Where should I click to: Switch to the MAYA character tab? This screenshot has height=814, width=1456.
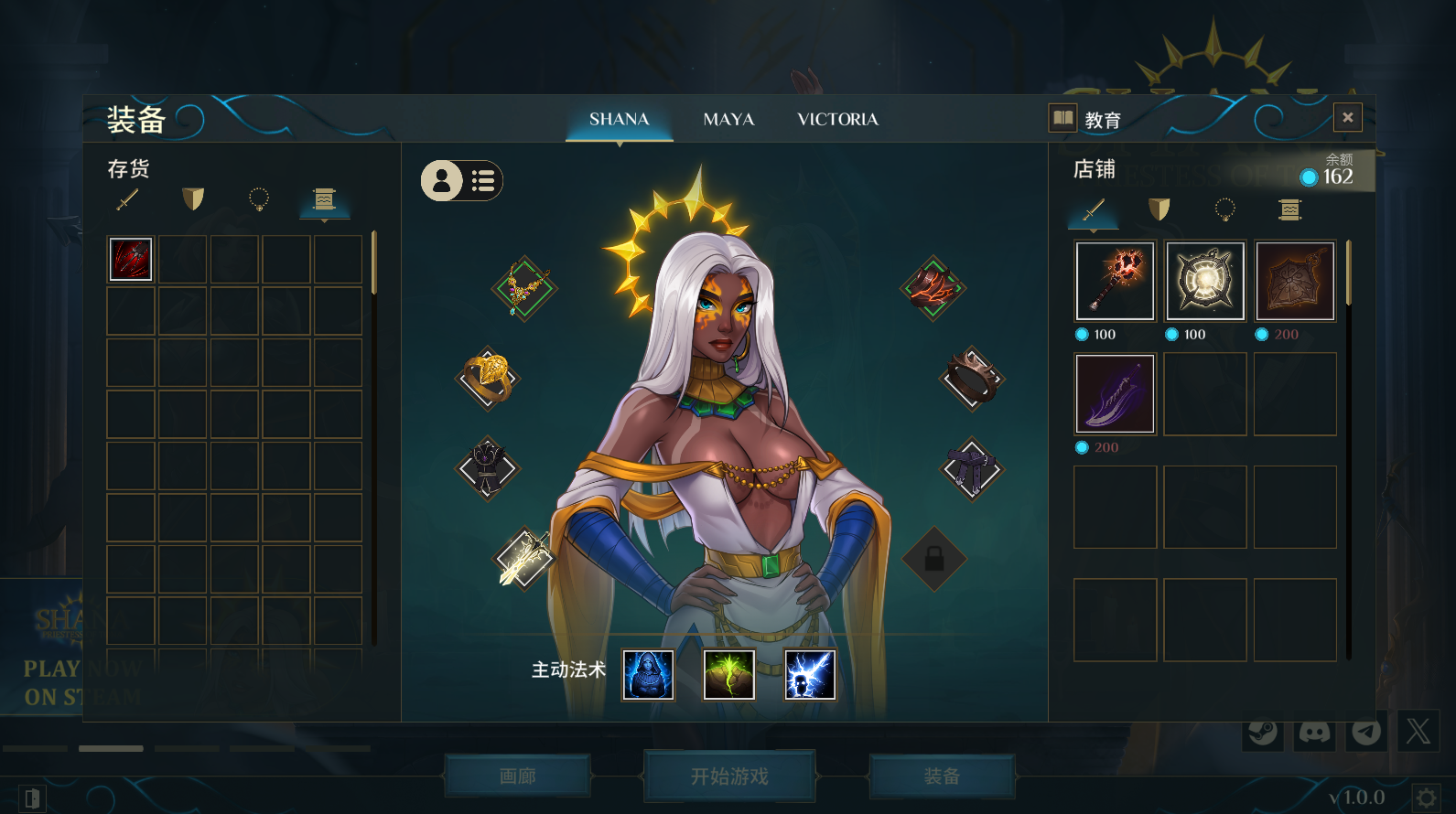pos(728,120)
